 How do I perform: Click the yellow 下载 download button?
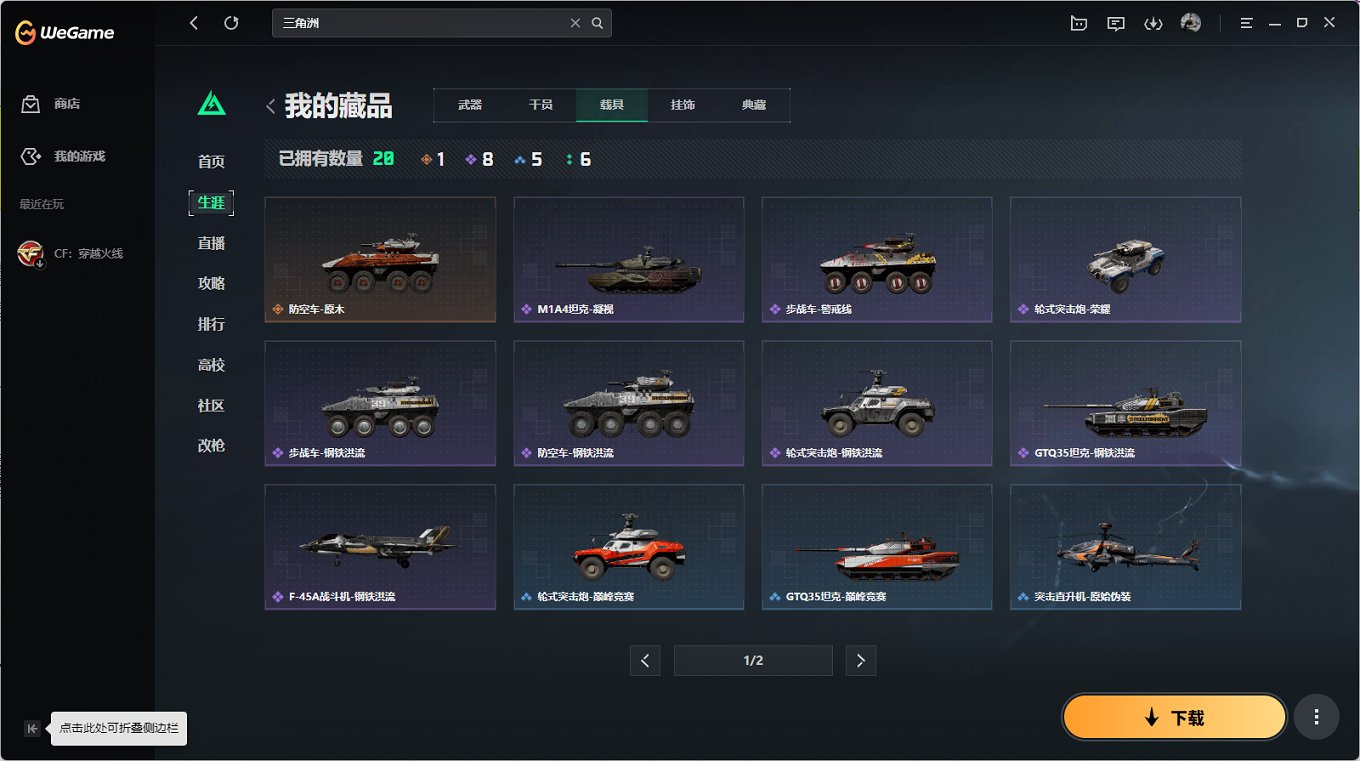pyautogui.click(x=1174, y=717)
